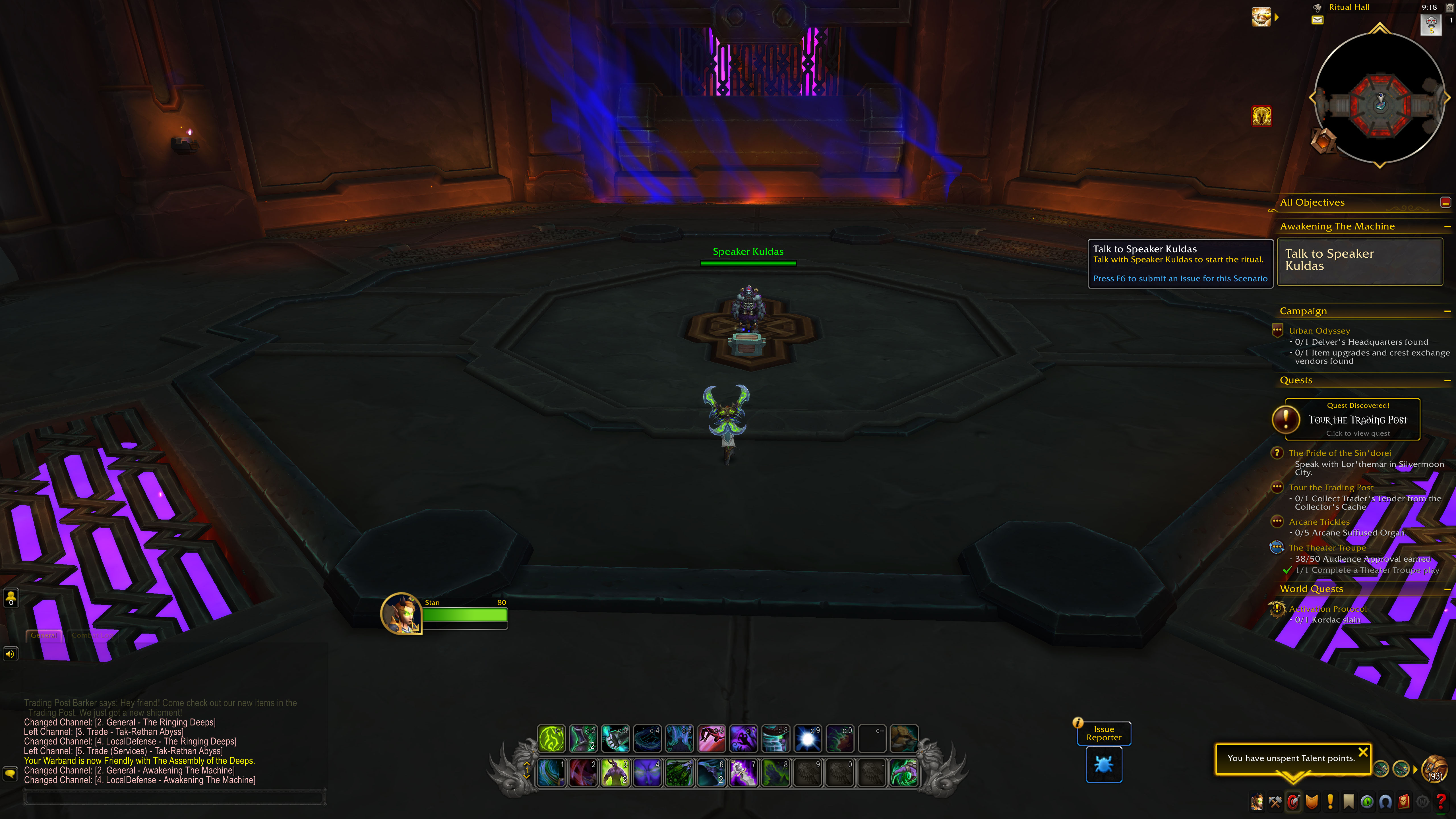Click the Stan player portrait frame
Screen dimensions: 1456x819
point(401,613)
